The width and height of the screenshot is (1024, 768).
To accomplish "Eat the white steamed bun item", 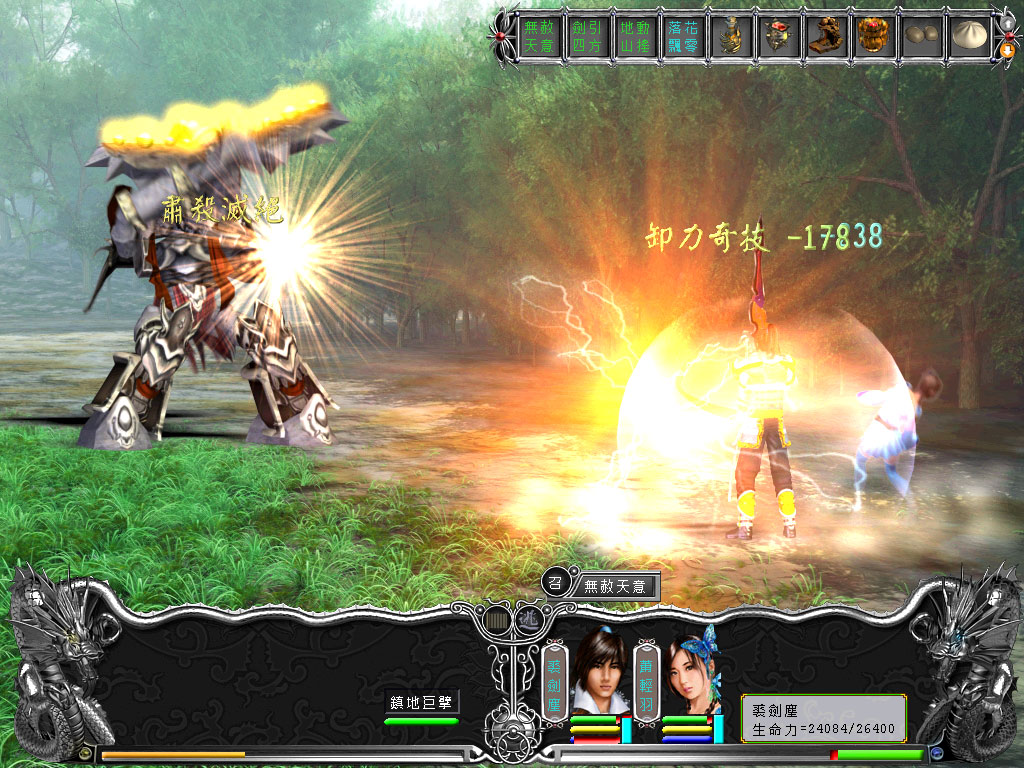I will [x=968, y=37].
